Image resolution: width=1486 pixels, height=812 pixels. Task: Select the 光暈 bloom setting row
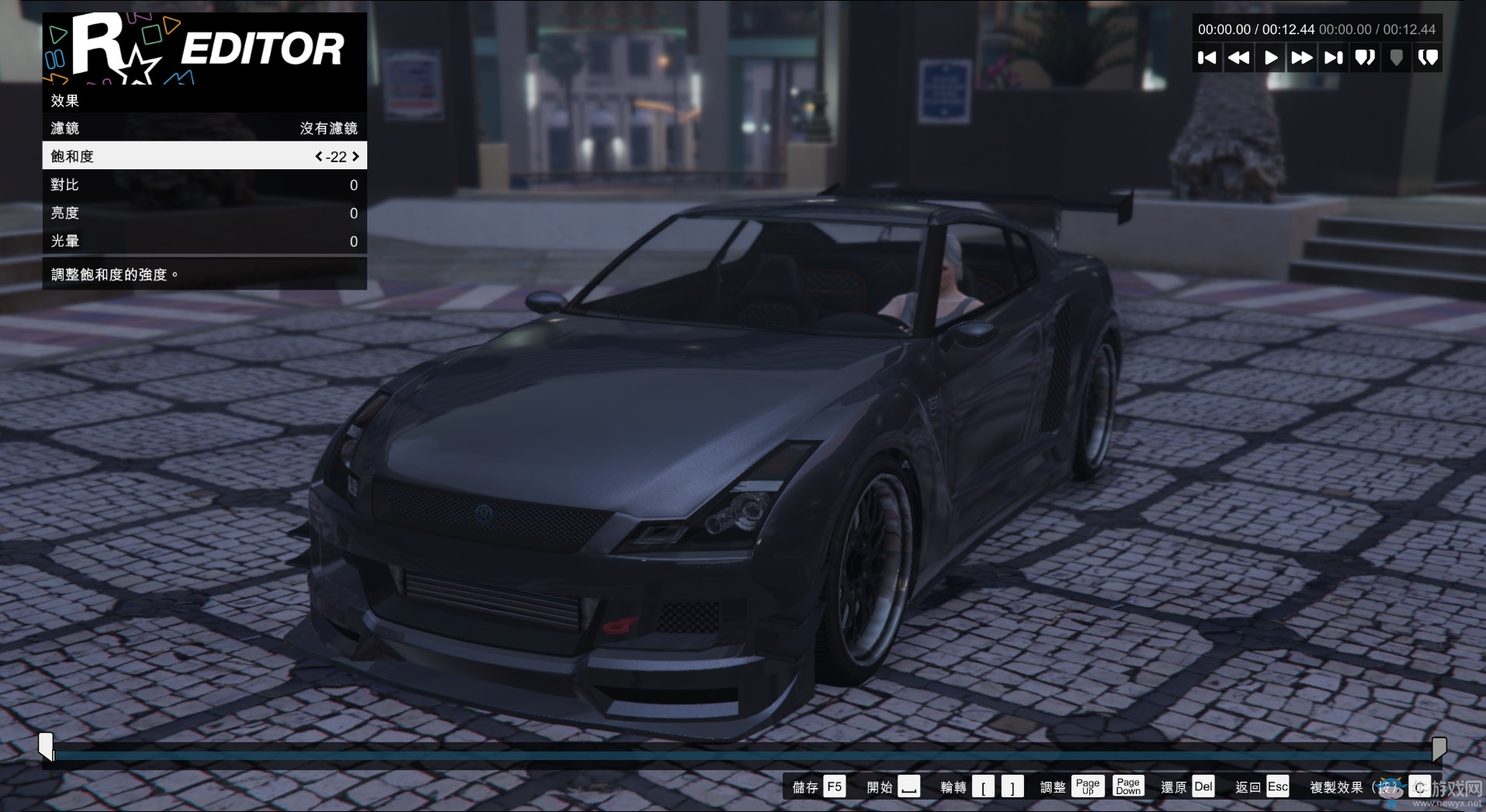pyautogui.click(x=202, y=241)
